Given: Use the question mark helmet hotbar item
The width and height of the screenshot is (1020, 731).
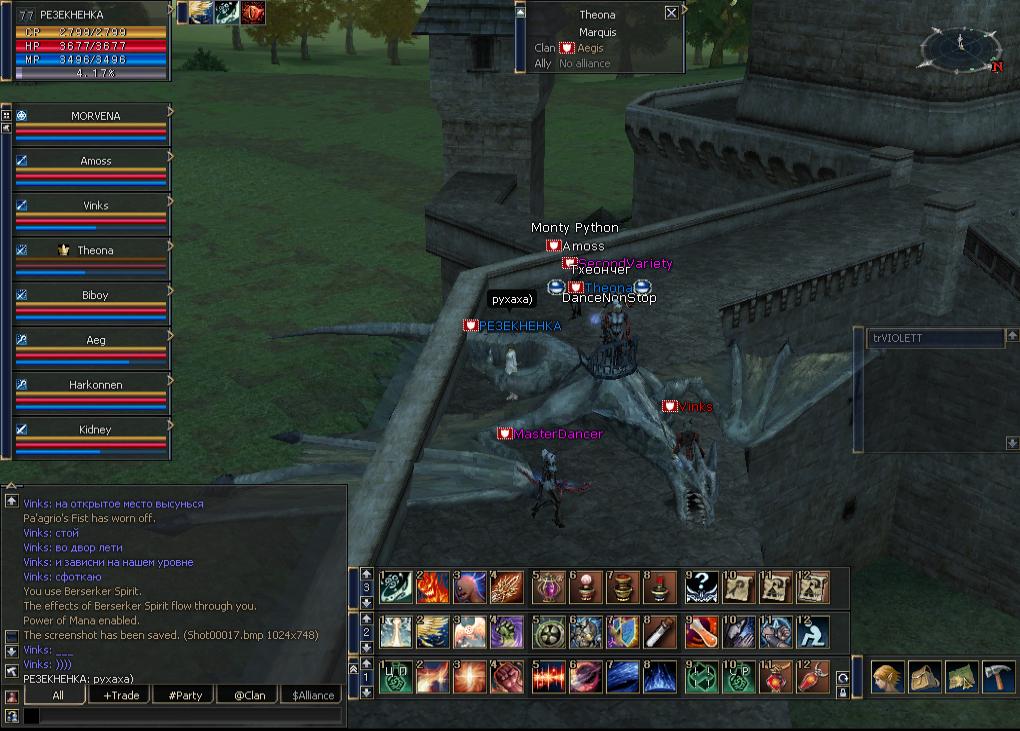Looking at the screenshot, I should [x=701, y=588].
